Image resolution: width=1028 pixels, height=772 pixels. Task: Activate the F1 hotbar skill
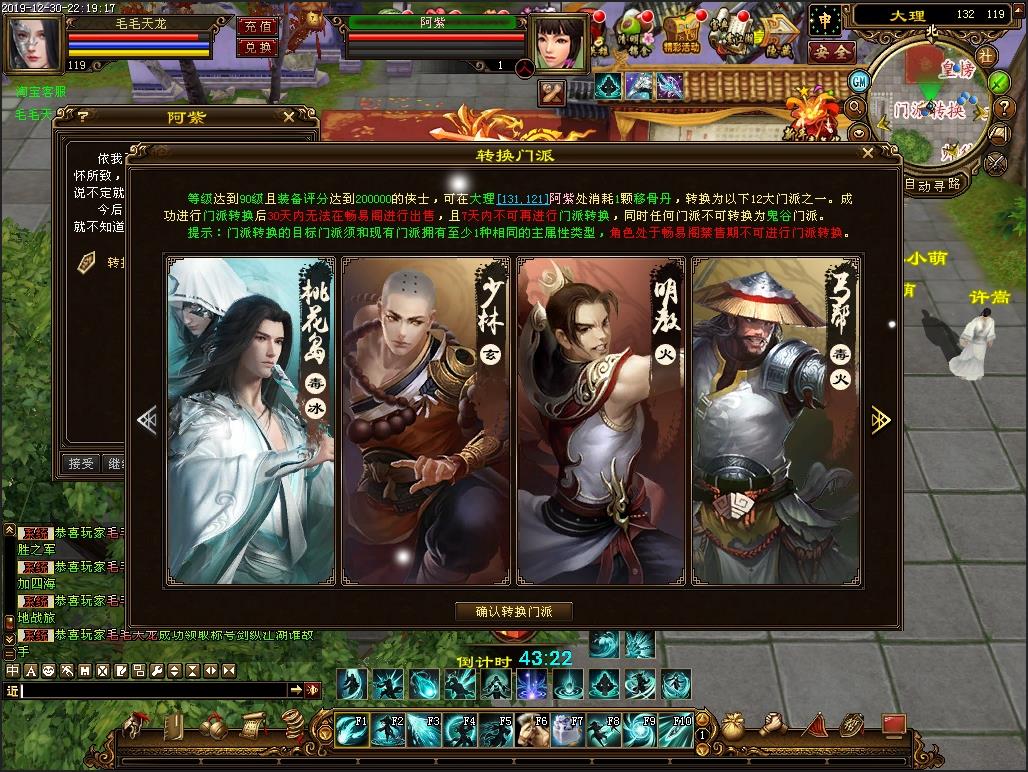click(350, 730)
